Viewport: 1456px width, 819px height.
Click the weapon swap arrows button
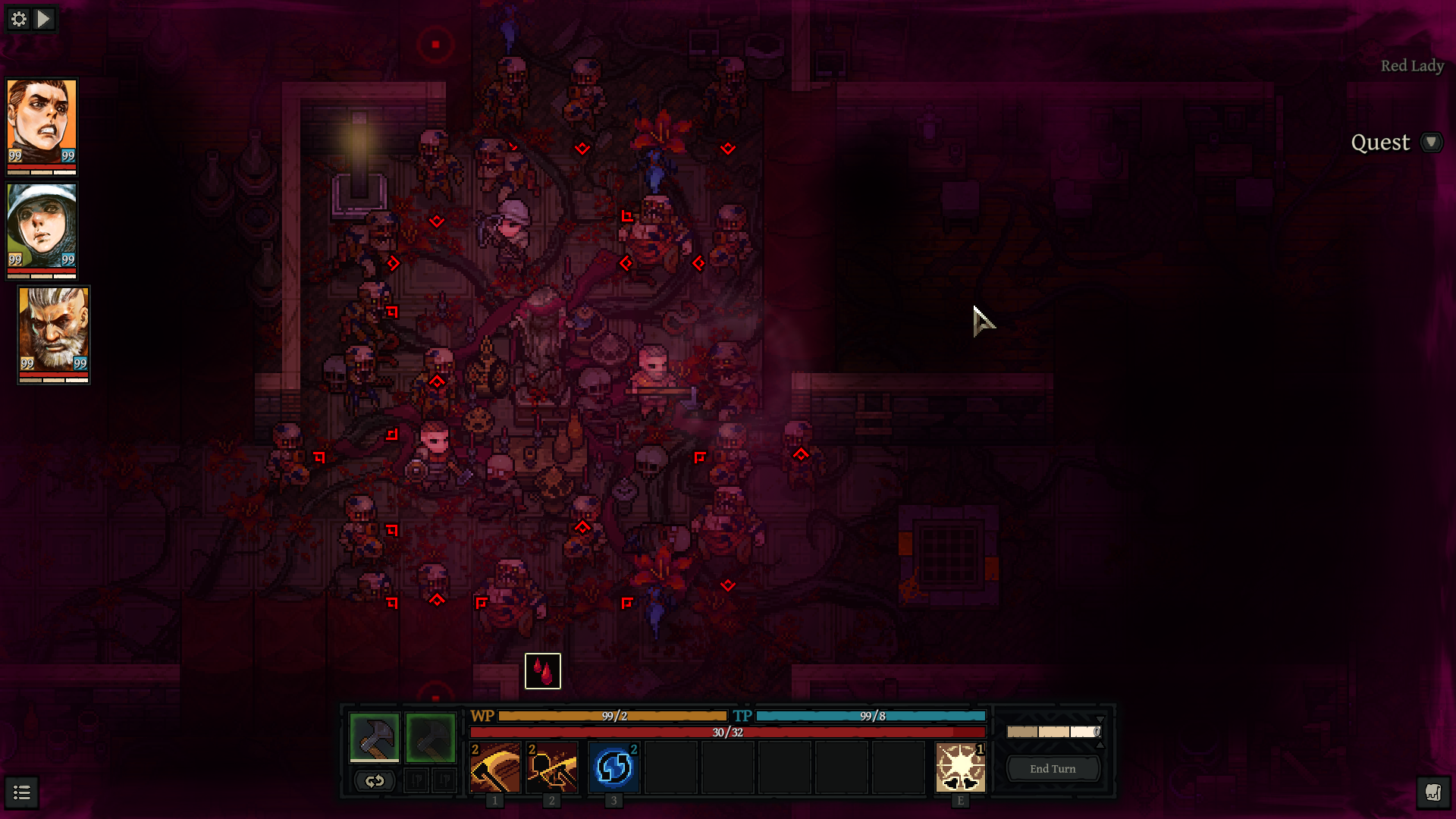point(375,780)
